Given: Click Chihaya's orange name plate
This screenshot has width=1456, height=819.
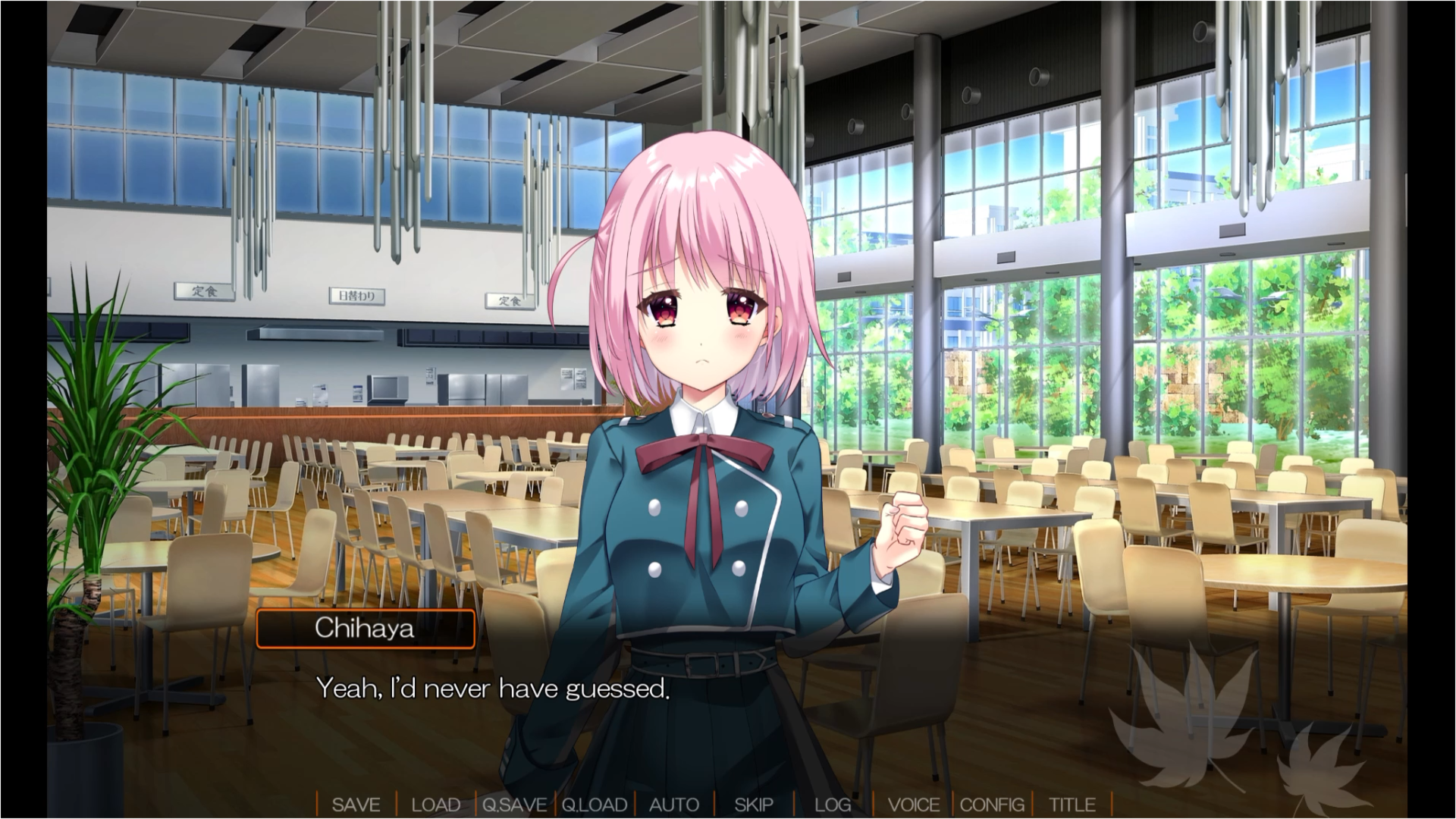Looking at the screenshot, I should tap(364, 628).
